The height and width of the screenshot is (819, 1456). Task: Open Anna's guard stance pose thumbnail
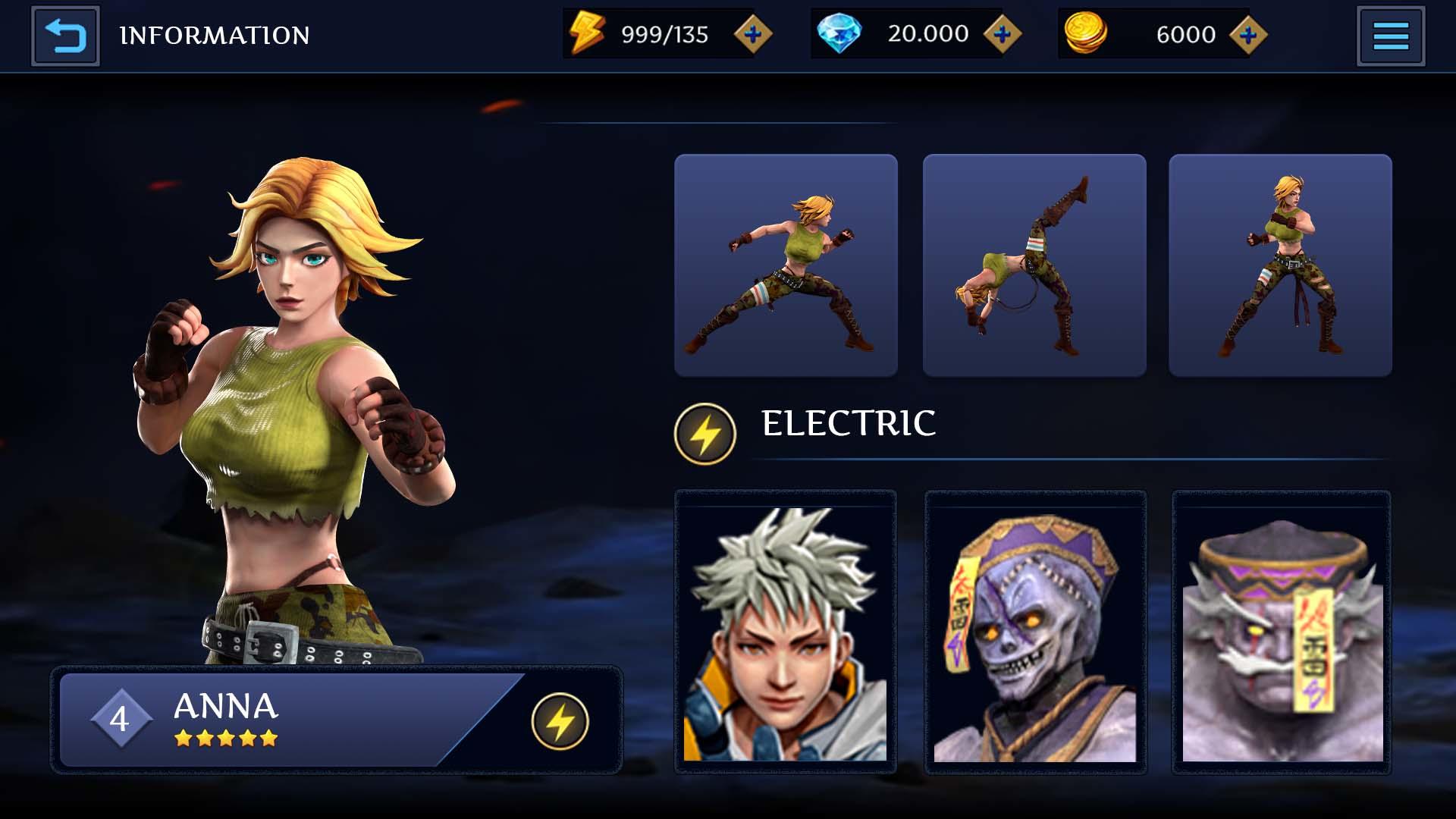point(1280,265)
